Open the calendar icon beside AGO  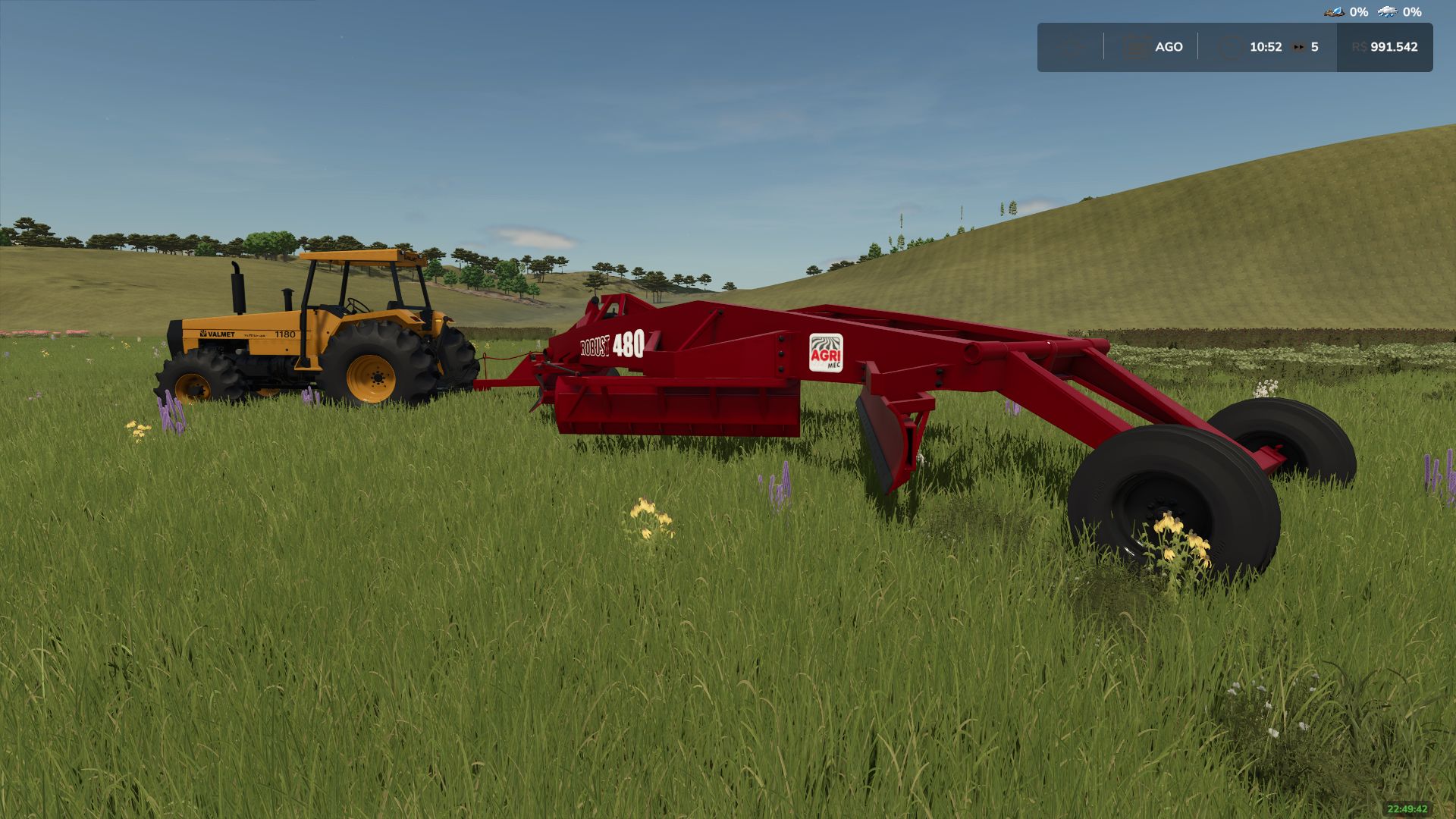click(x=1136, y=46)
